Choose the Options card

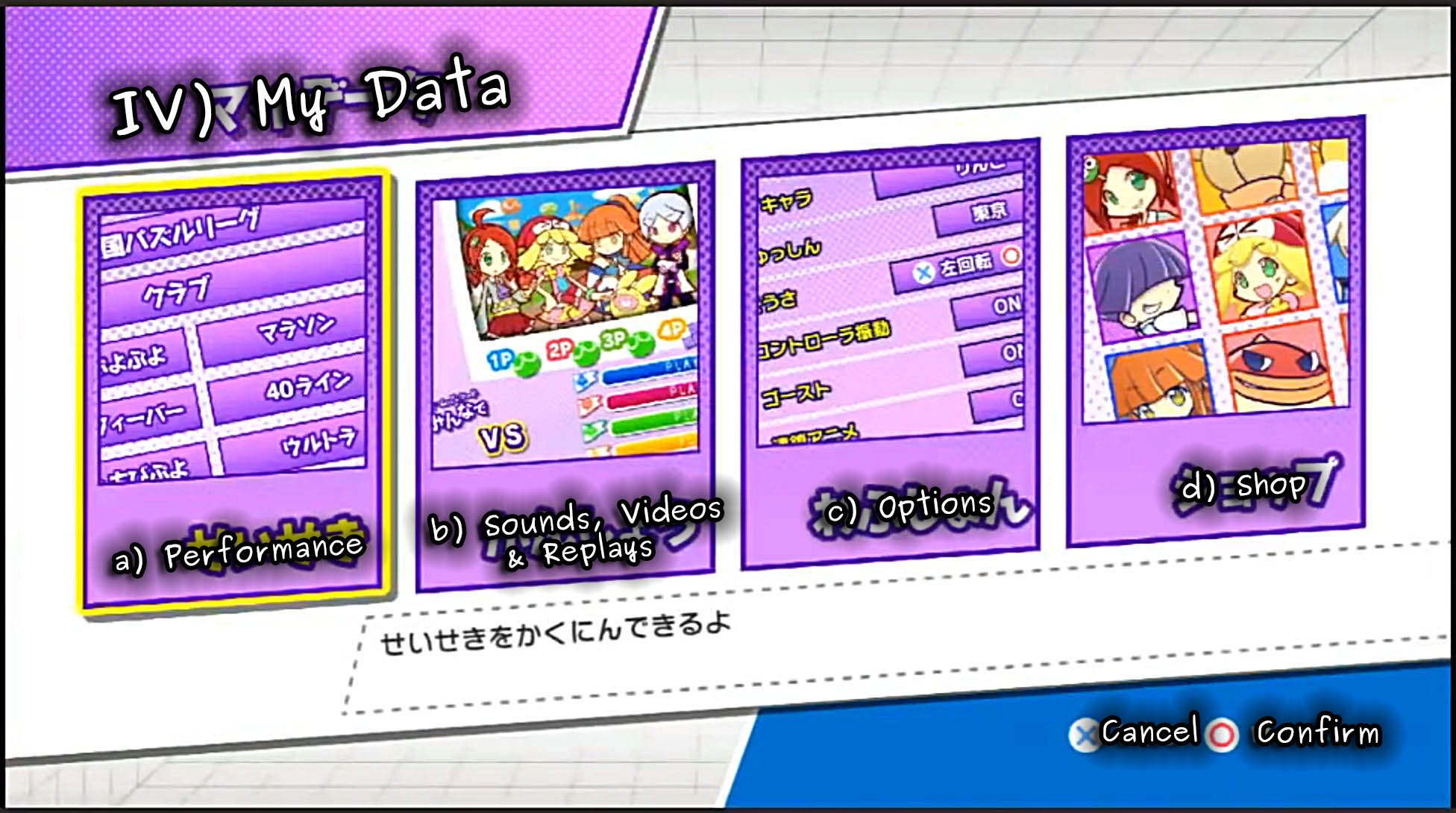pyautogui.click(x=890, y=354)
